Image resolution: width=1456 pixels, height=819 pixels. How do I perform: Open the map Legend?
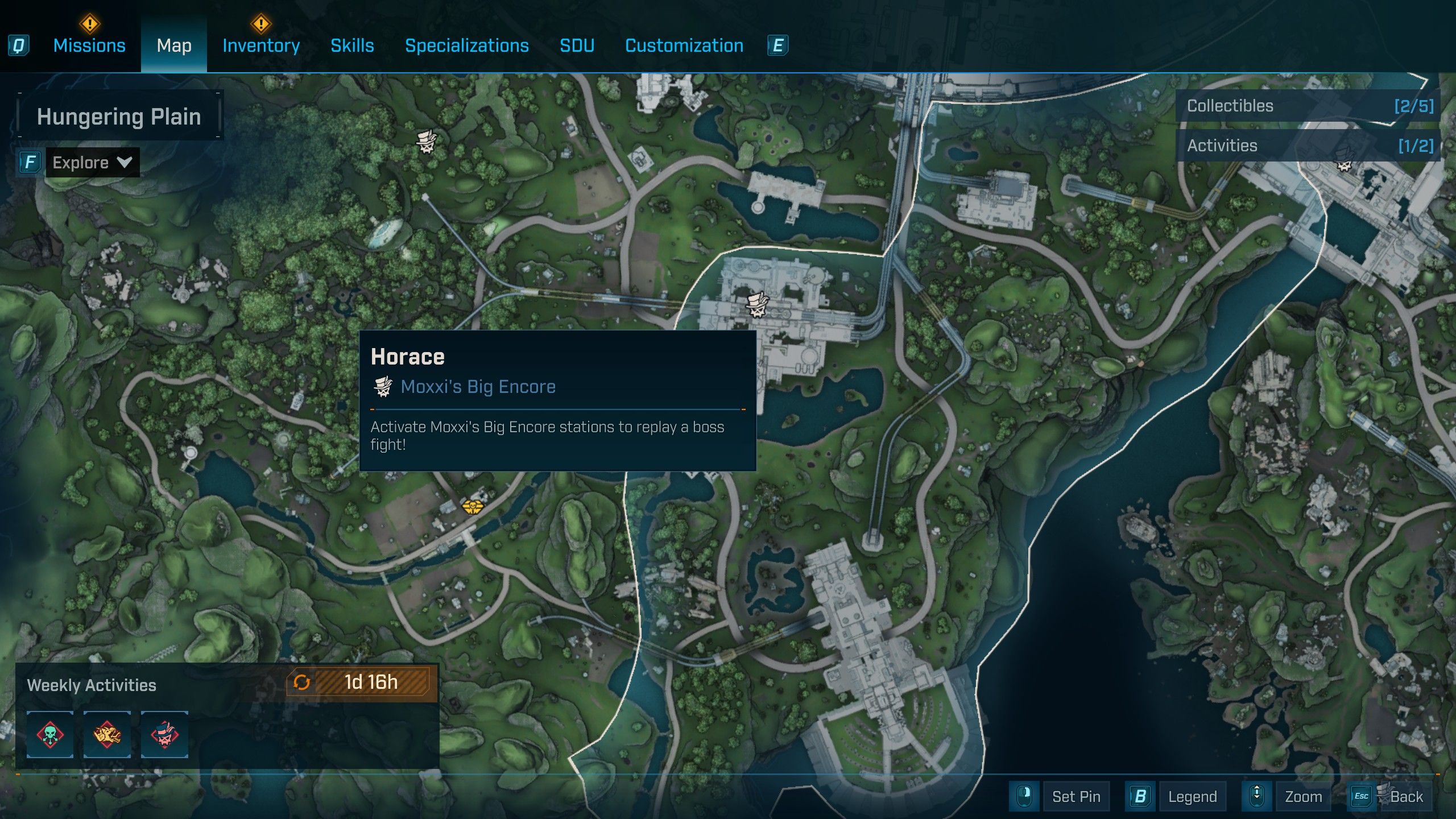pyautogui.click(x=1192, y=797)
